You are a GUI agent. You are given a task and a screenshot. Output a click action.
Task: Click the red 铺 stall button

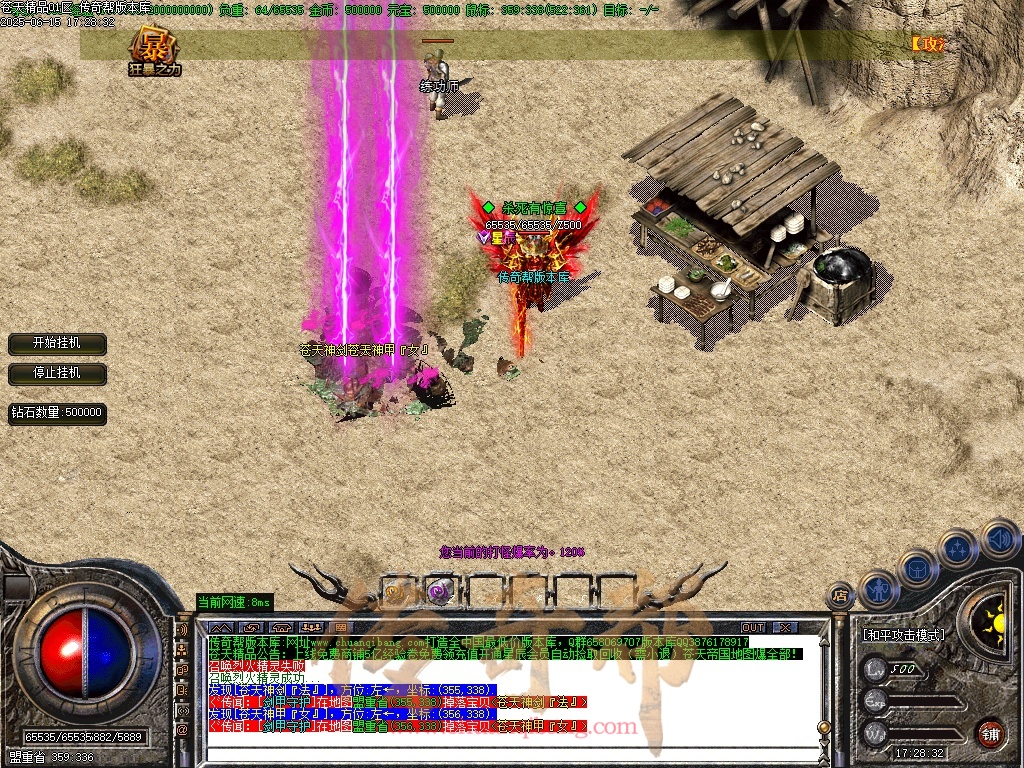[x=990, y=731]
